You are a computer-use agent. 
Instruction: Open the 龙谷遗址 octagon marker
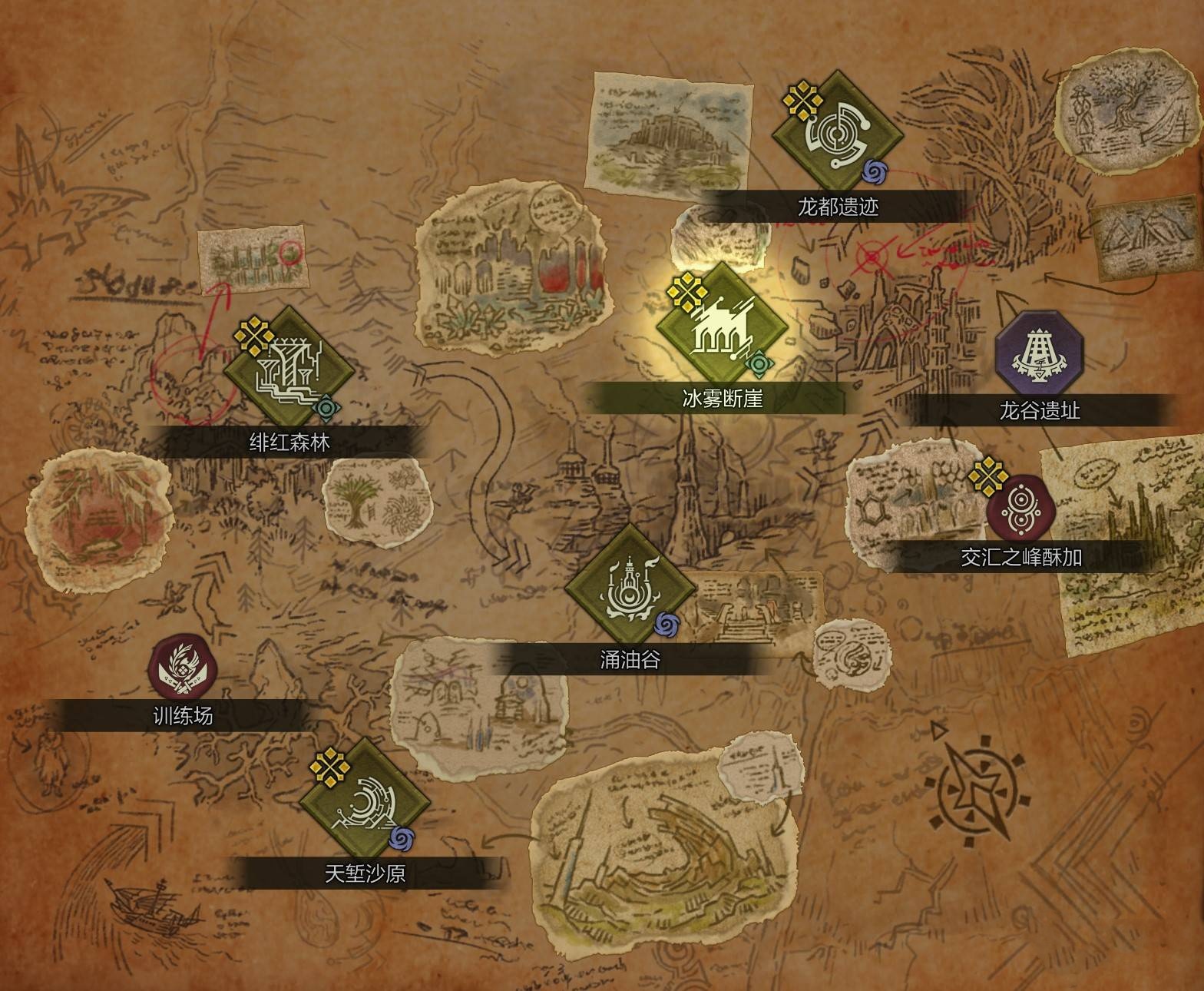1040,354
